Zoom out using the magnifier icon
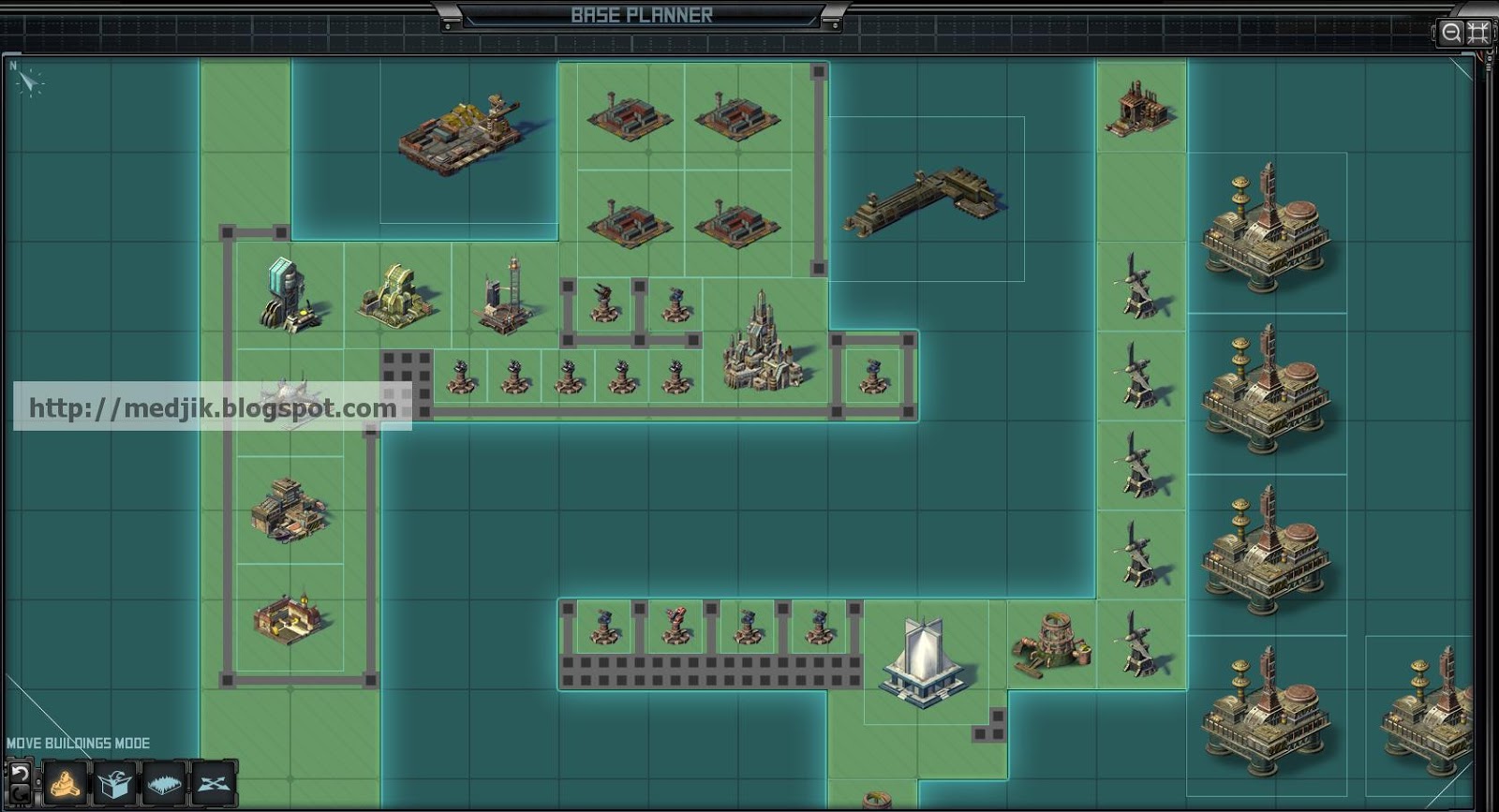 [1449, 34]
